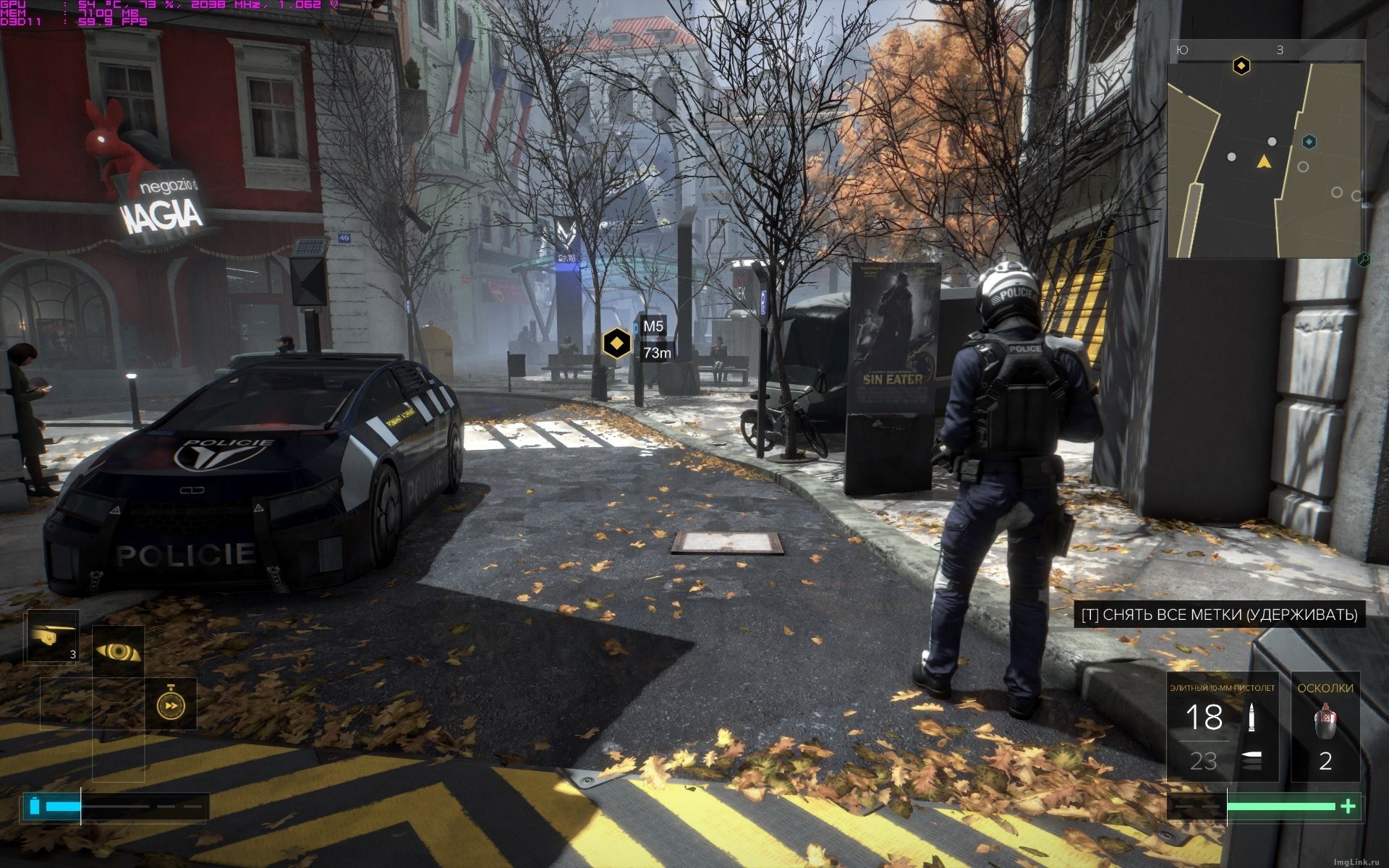The image size is (1389, 868).
Task: Select the pointing hand quick slot
Action: point(52,637)
